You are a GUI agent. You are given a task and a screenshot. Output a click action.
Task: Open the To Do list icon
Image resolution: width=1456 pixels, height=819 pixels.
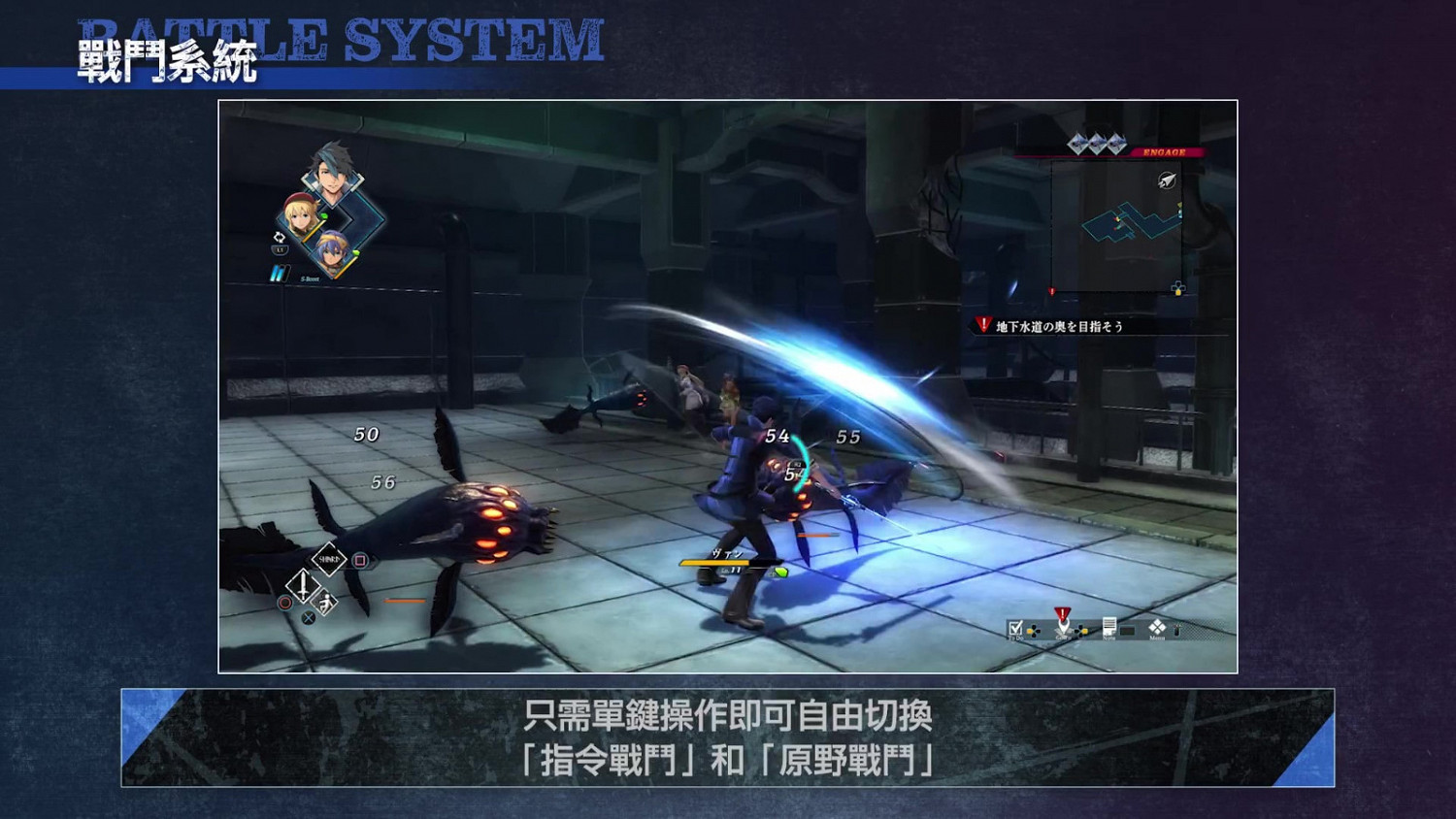click(1016, 629)
